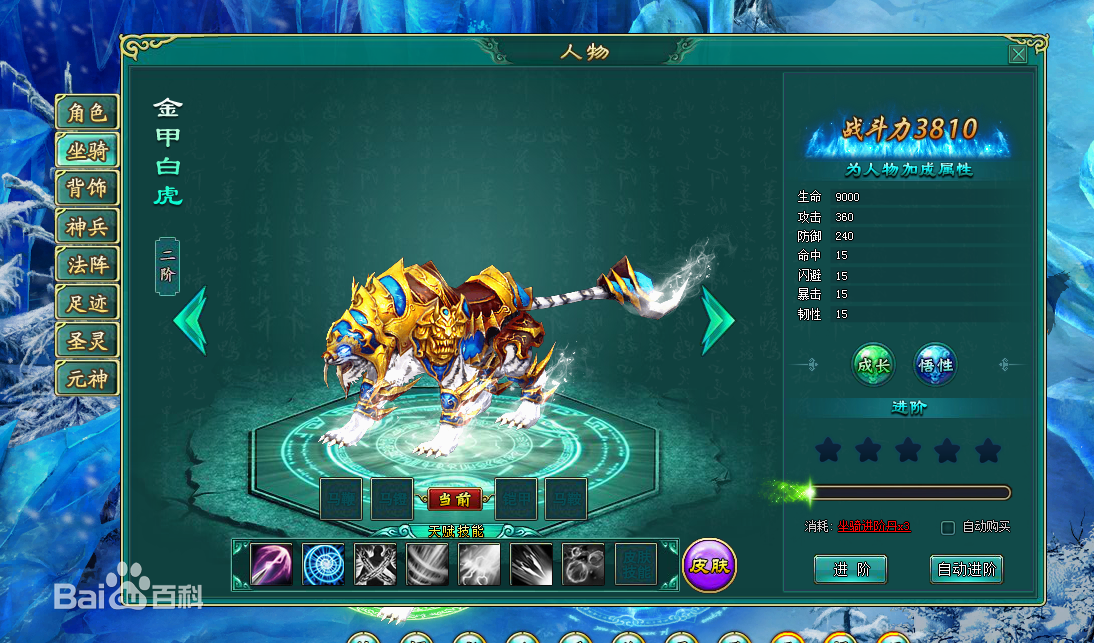
Task: Click the red 当前 button
Action: [x=454, y=499]
